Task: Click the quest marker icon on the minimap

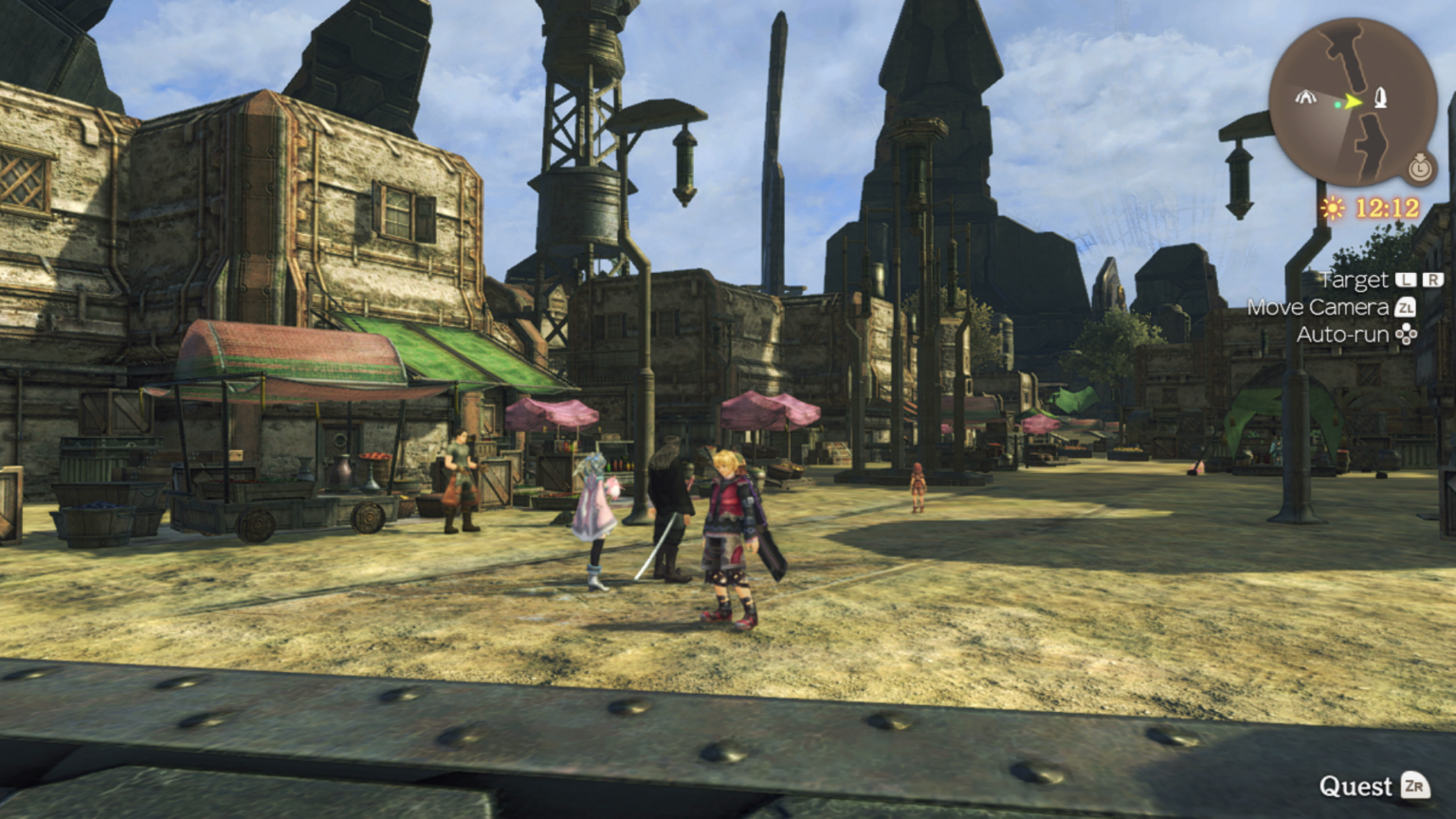Action: pyautogui.click(x=1381, y=99)
